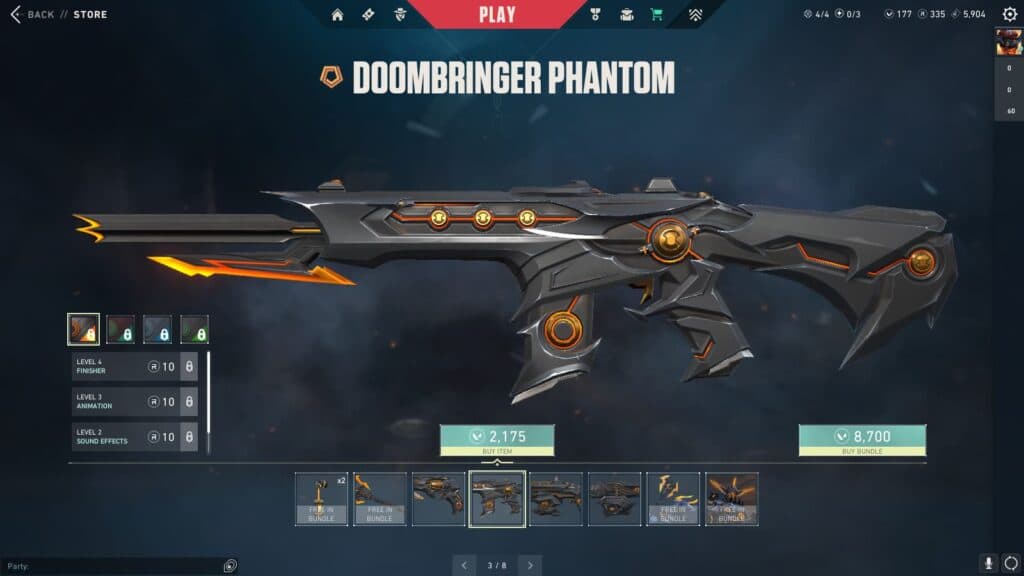1024x576 pixels.
Task: Go to the previous bundle item arrow
Action: pos(464,565)
